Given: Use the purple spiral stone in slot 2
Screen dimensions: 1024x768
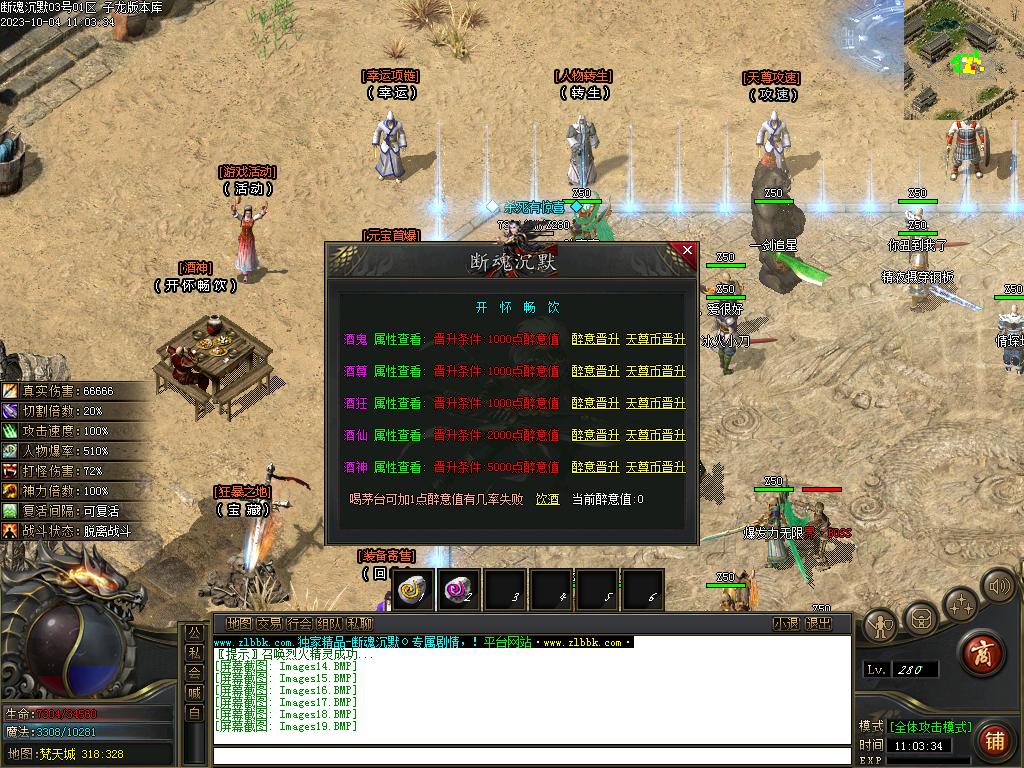Looking at the screenshot, I should point(459,591).
